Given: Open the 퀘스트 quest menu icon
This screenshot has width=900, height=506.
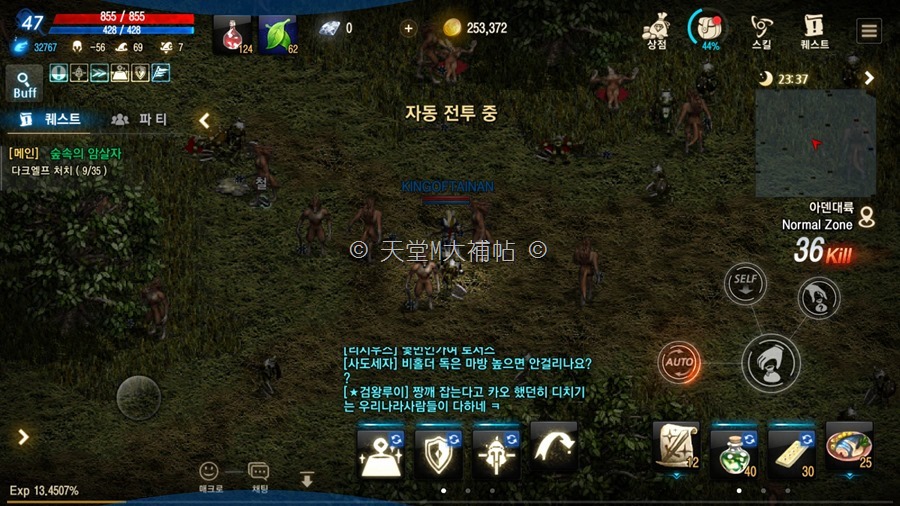Looking at the screenshot, I should (814, 30).
